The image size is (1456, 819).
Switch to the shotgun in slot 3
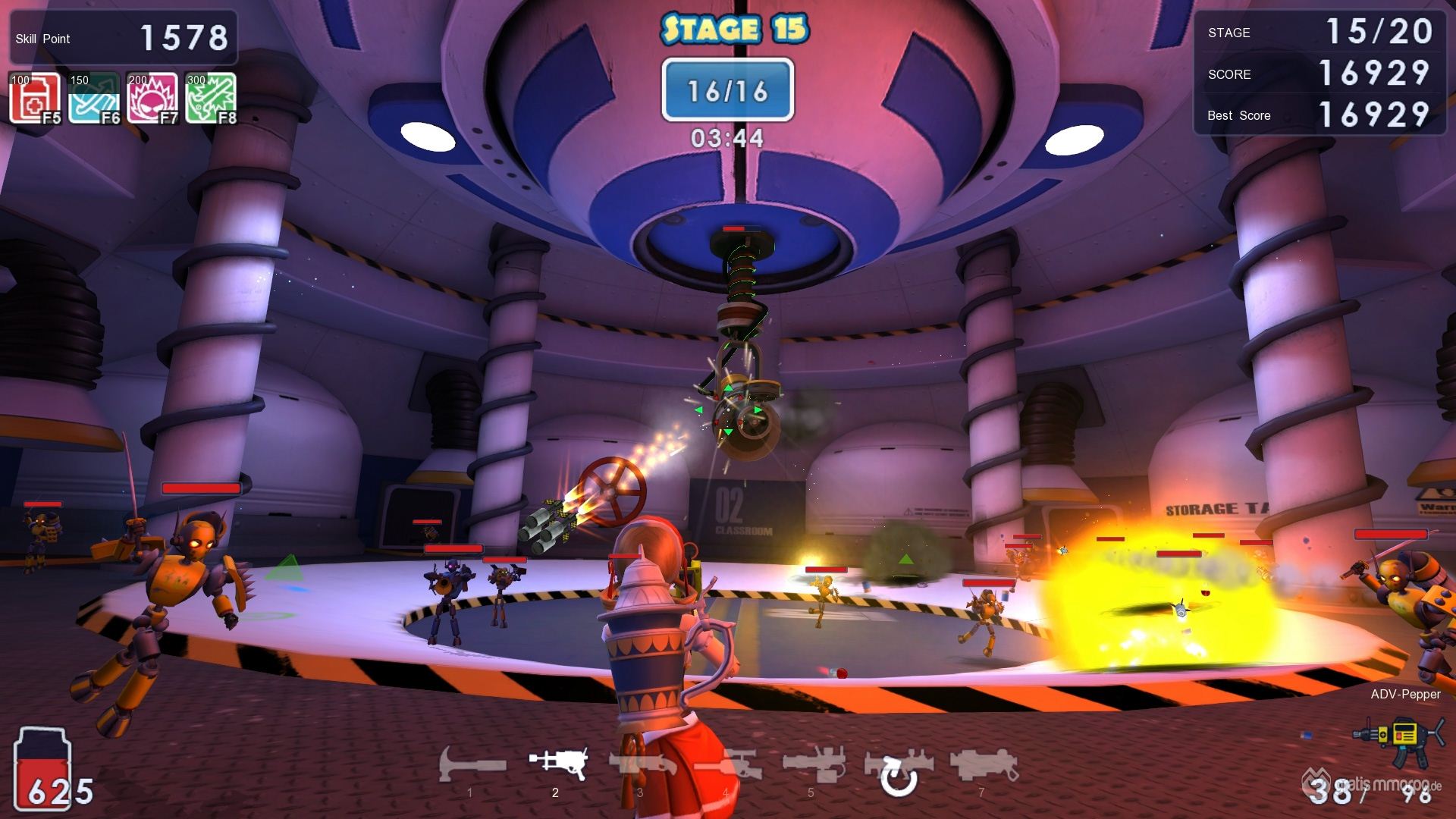click(x=642, y=764)
